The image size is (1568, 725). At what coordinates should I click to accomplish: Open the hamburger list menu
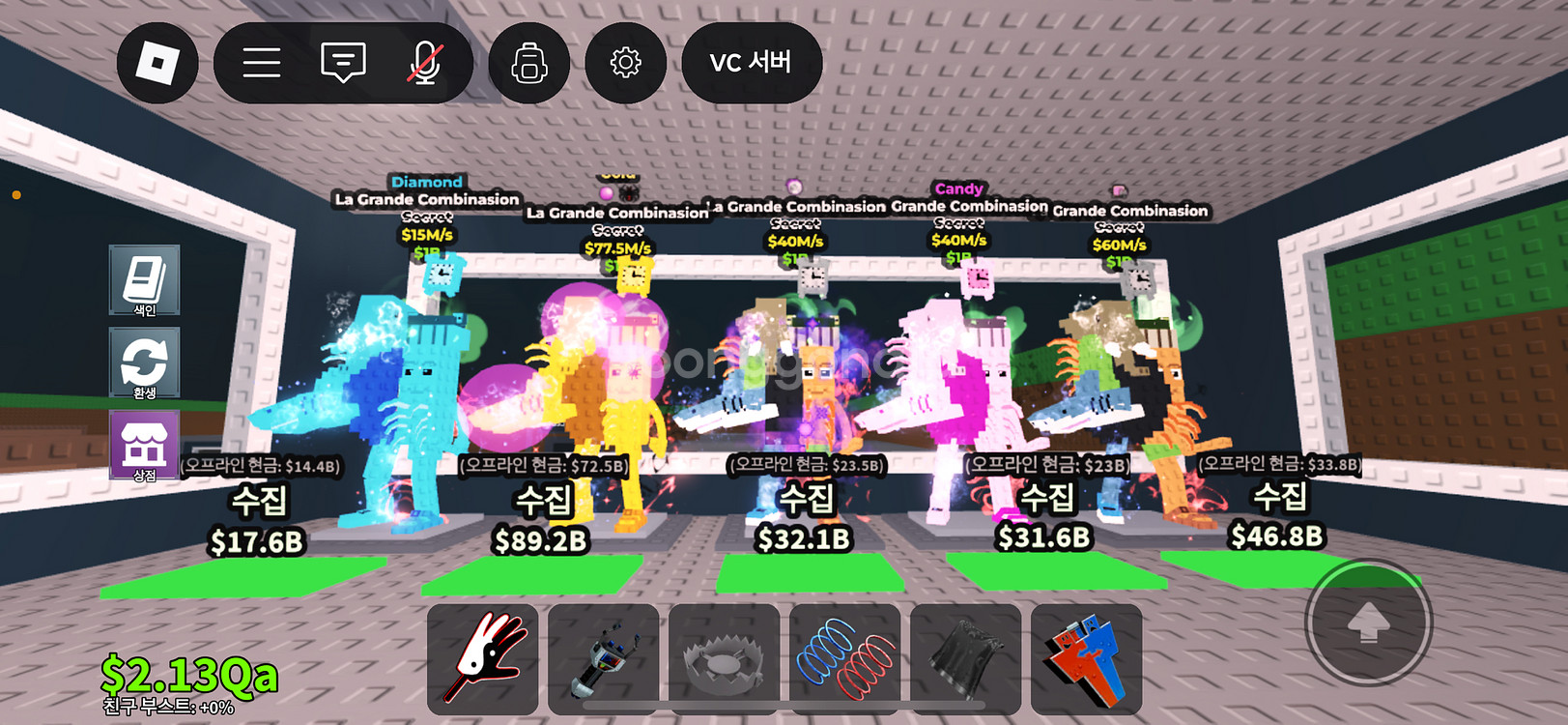(261, 63)
